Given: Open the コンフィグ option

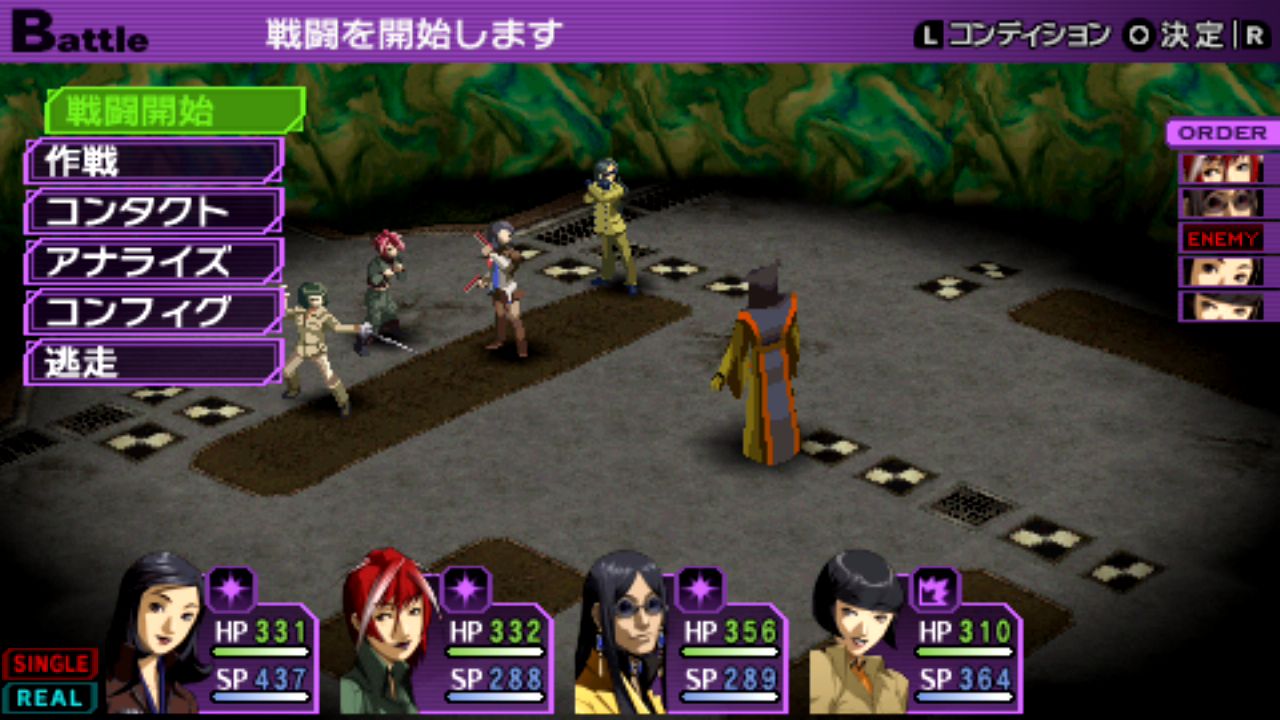Looking at the screenshot, I should pyautogui.click(x=154, y=312).
